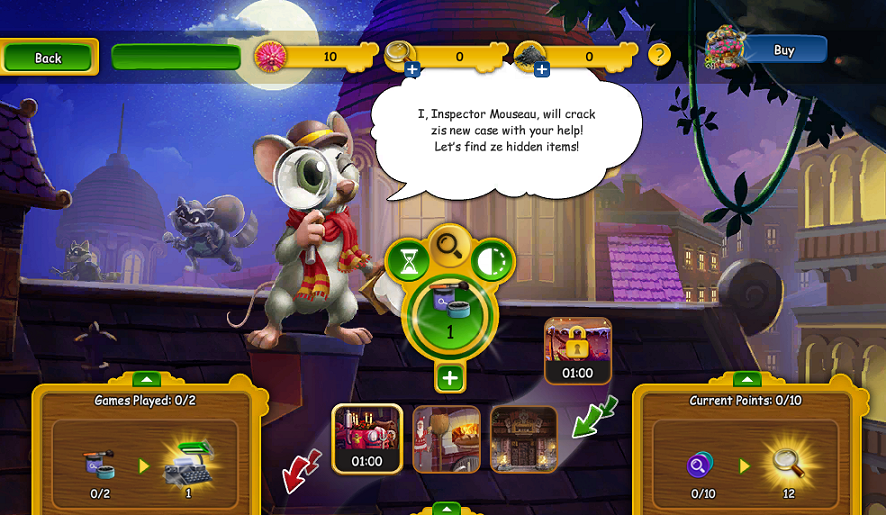Choose the red sleigh scene thumbnail

[367, 438]
